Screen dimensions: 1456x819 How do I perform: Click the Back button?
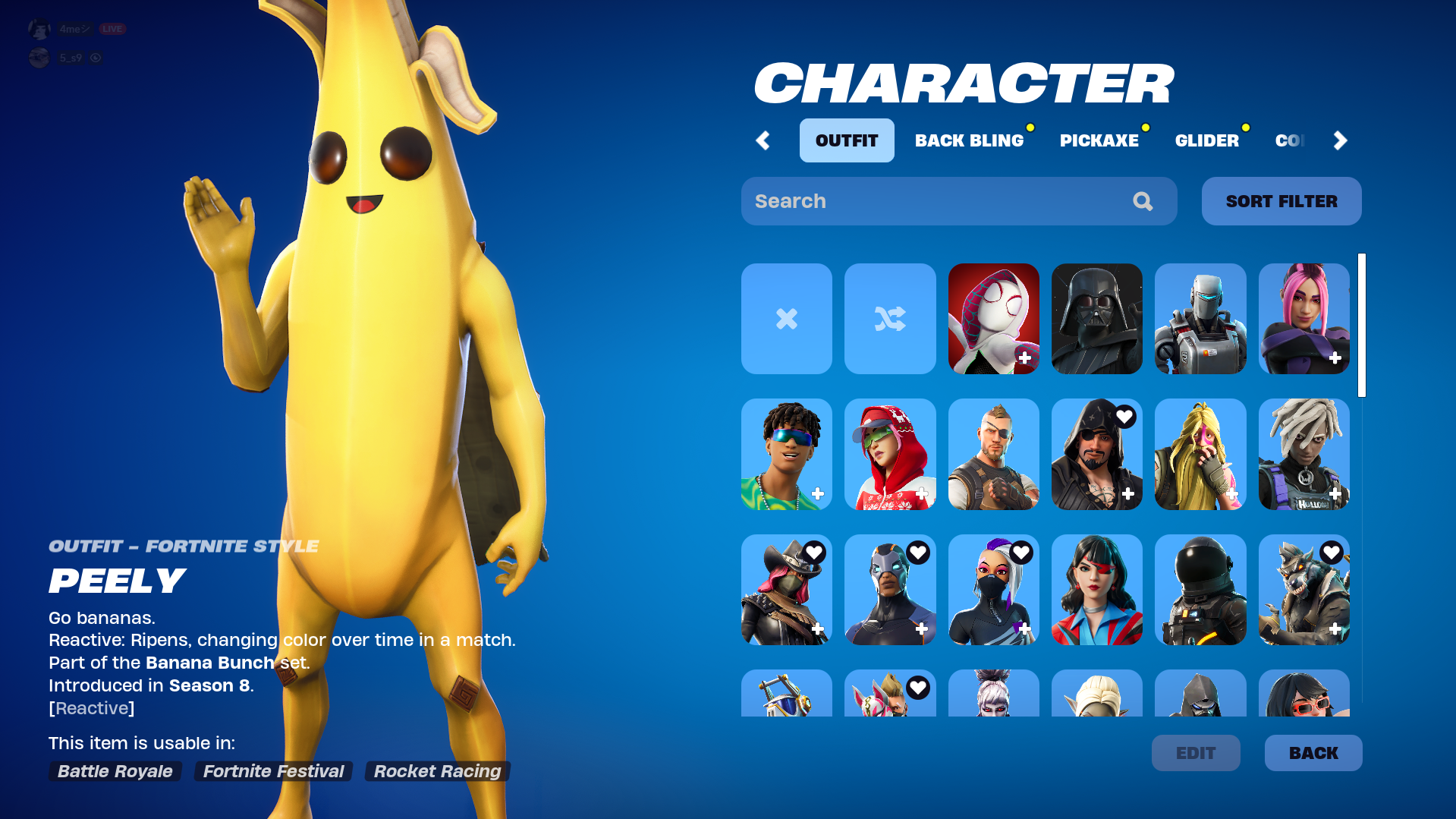[1313, 752]
